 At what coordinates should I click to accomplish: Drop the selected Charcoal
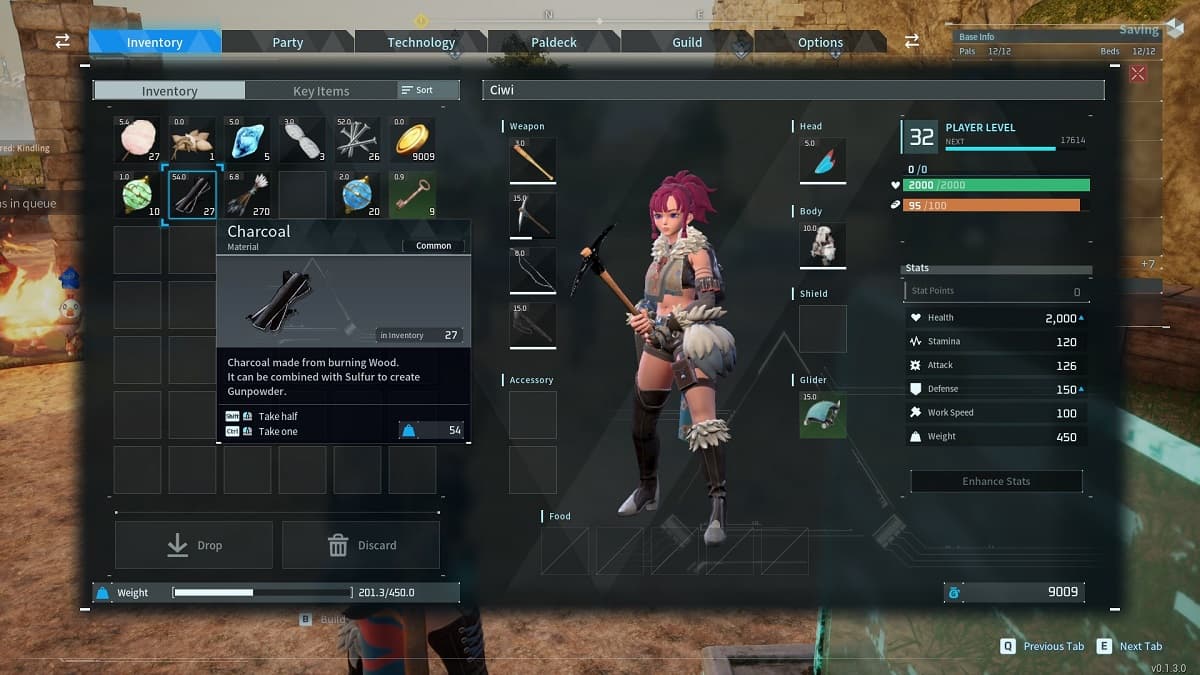(194, 545)
